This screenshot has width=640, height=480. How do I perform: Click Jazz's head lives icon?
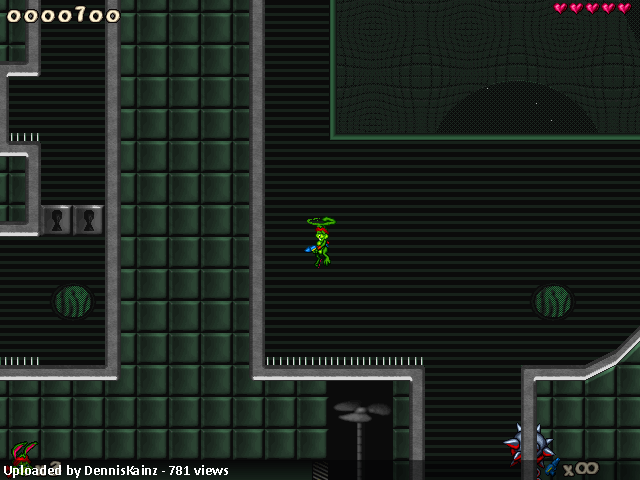22,453
